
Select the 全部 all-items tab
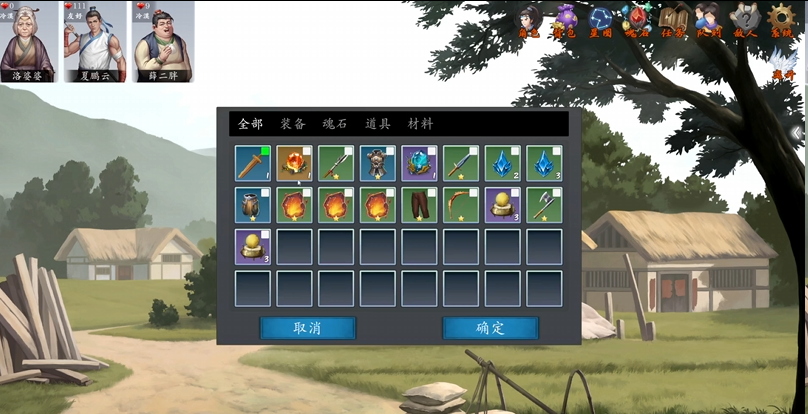click(x=250, y=124)
